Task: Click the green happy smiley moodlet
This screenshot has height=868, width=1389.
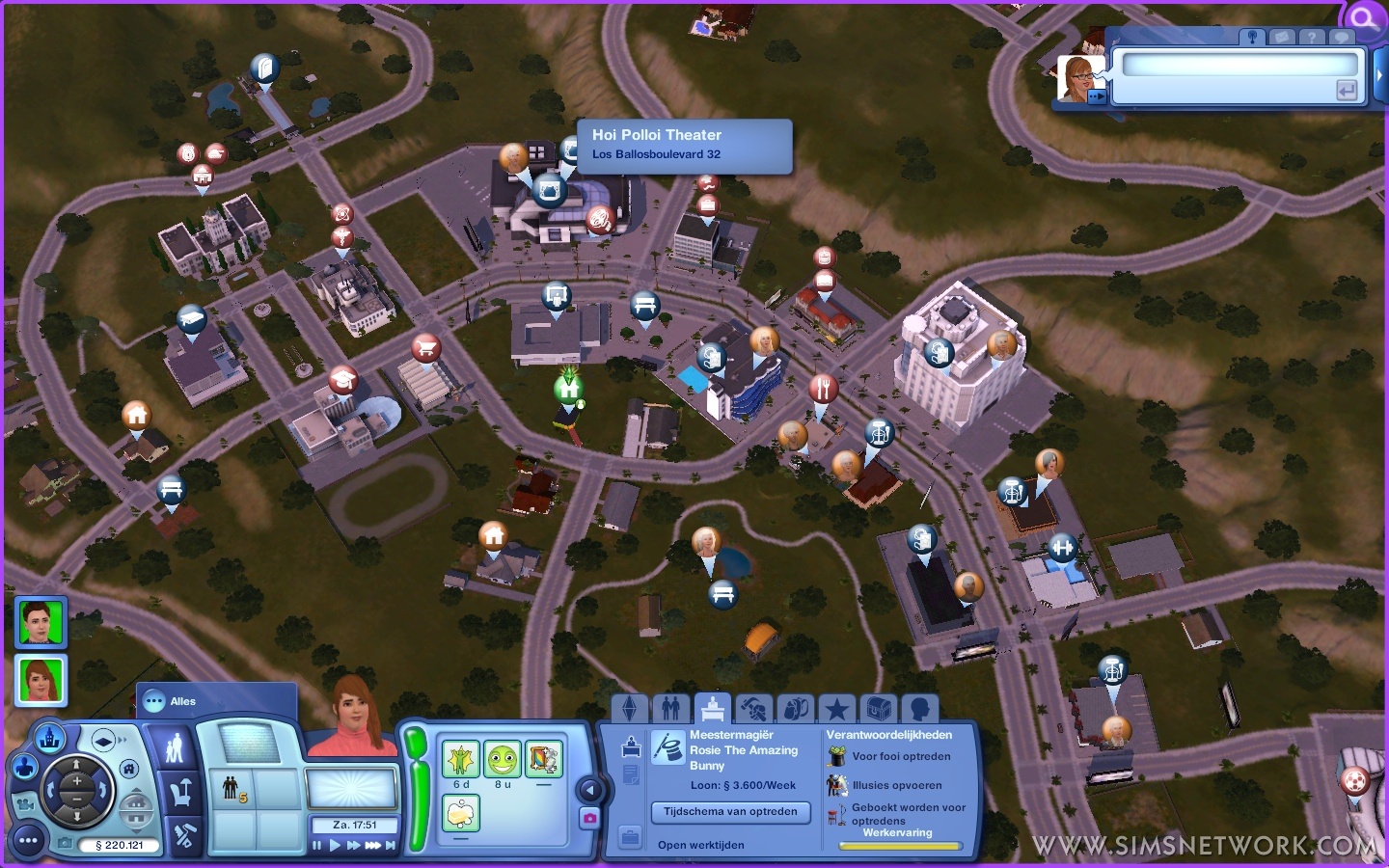Action: [502, 760]
